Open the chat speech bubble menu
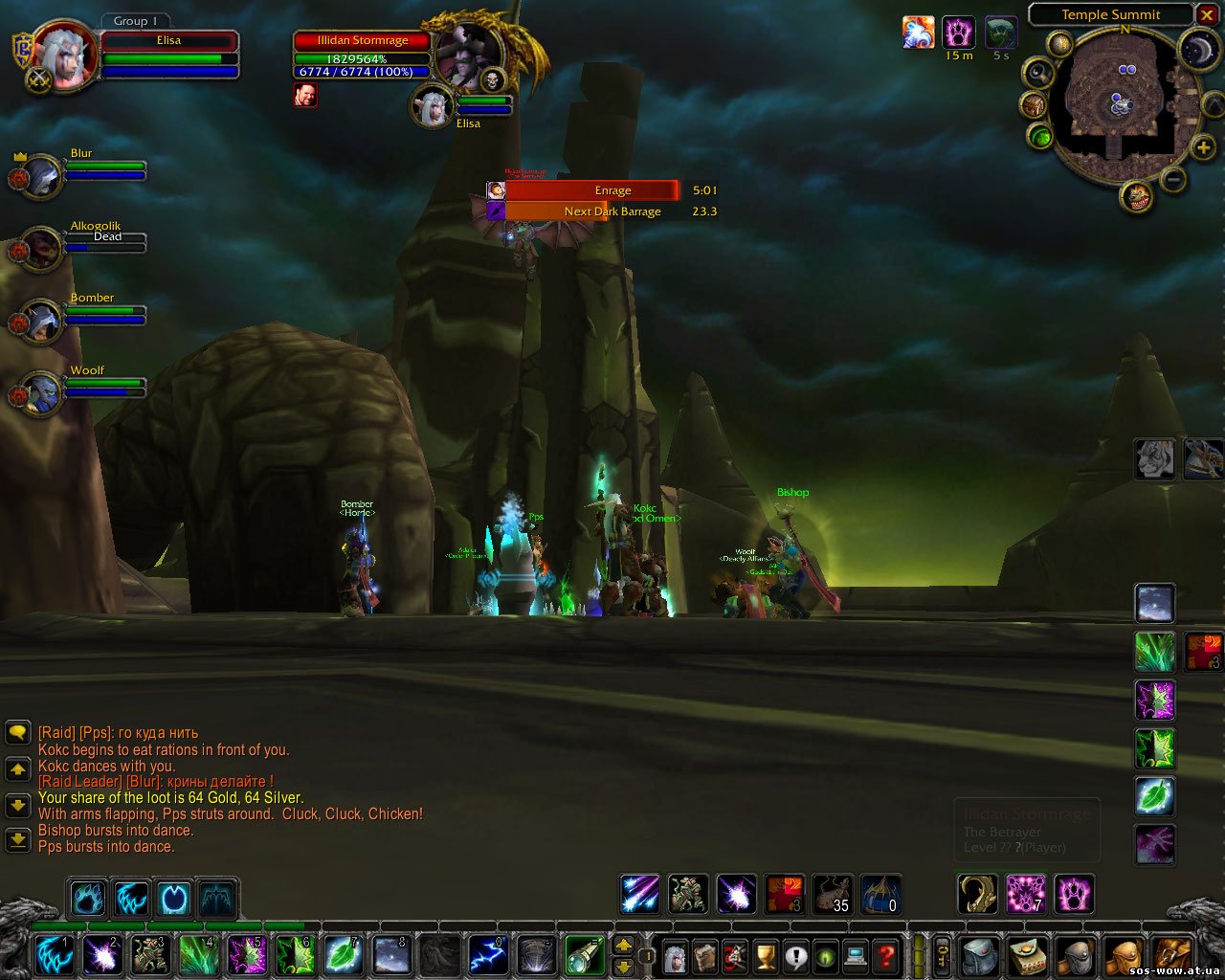This screenshot has height=980, width=1225. point(18,733)
